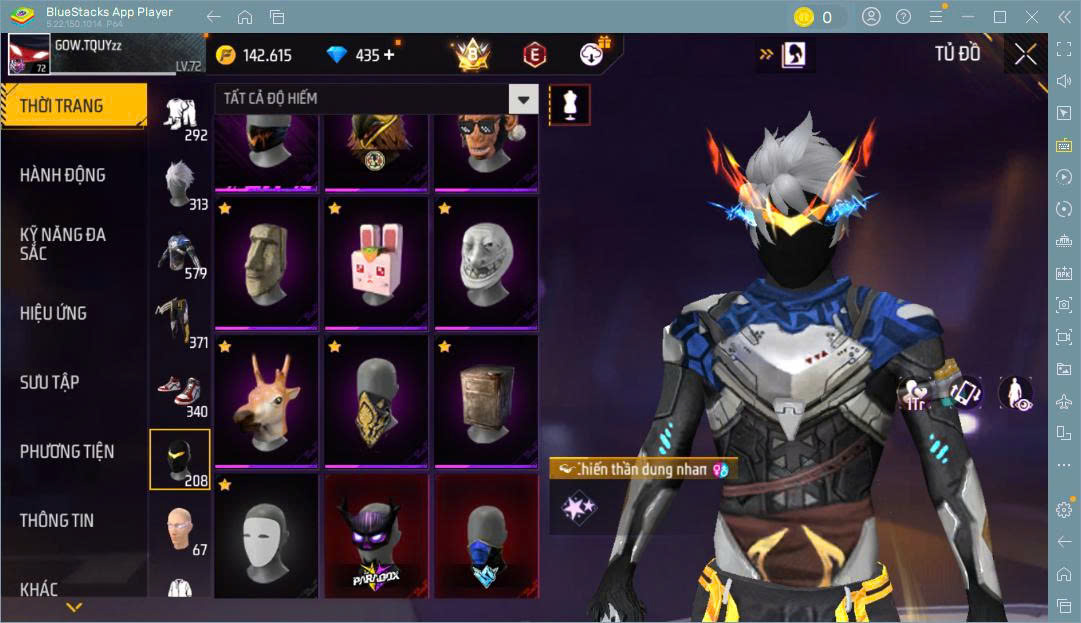Choose the pink bunny block head
The image size is (1081, 623).
(x=376, y=264)
